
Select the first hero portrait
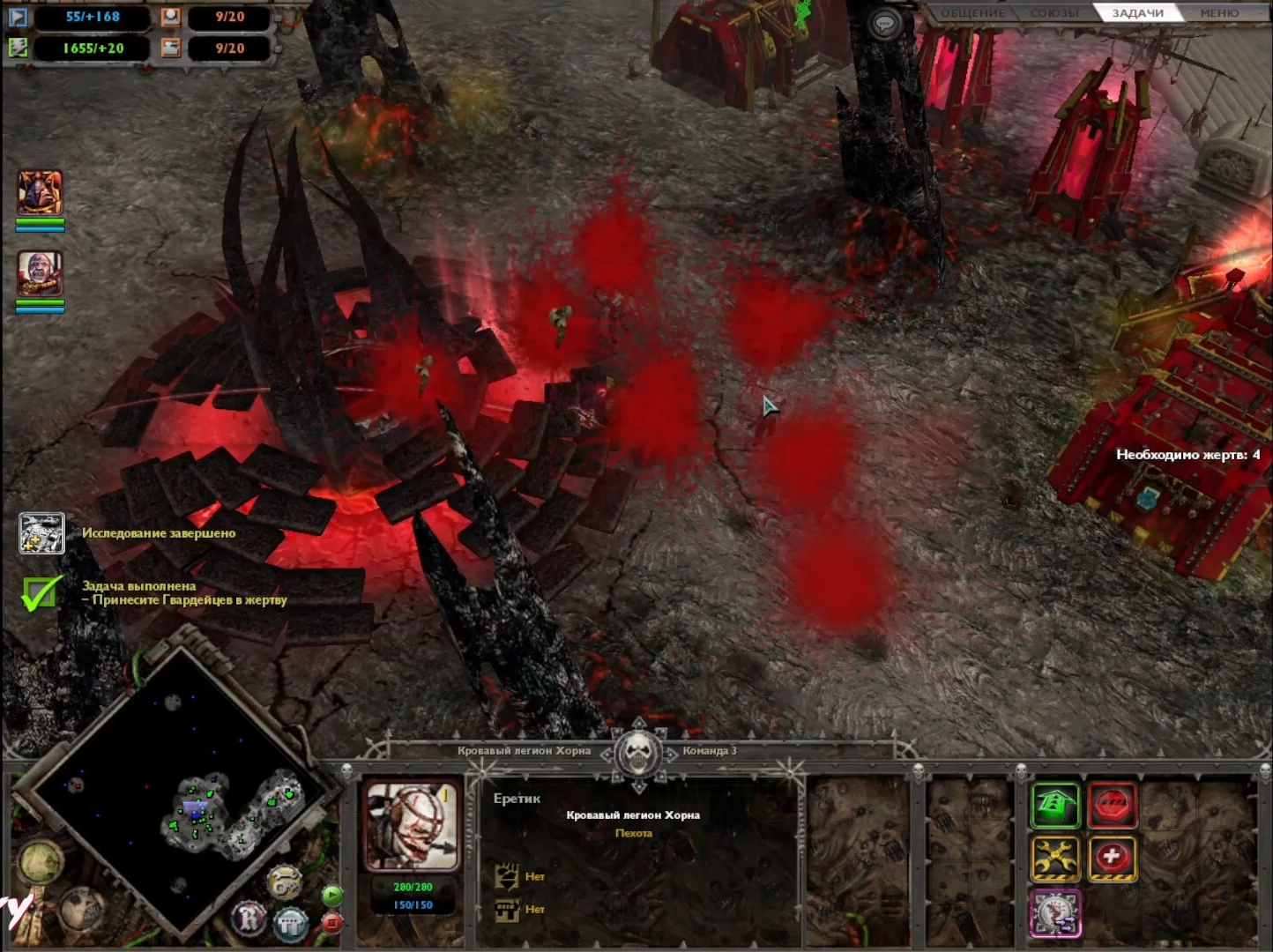click(x=40, y=192)
